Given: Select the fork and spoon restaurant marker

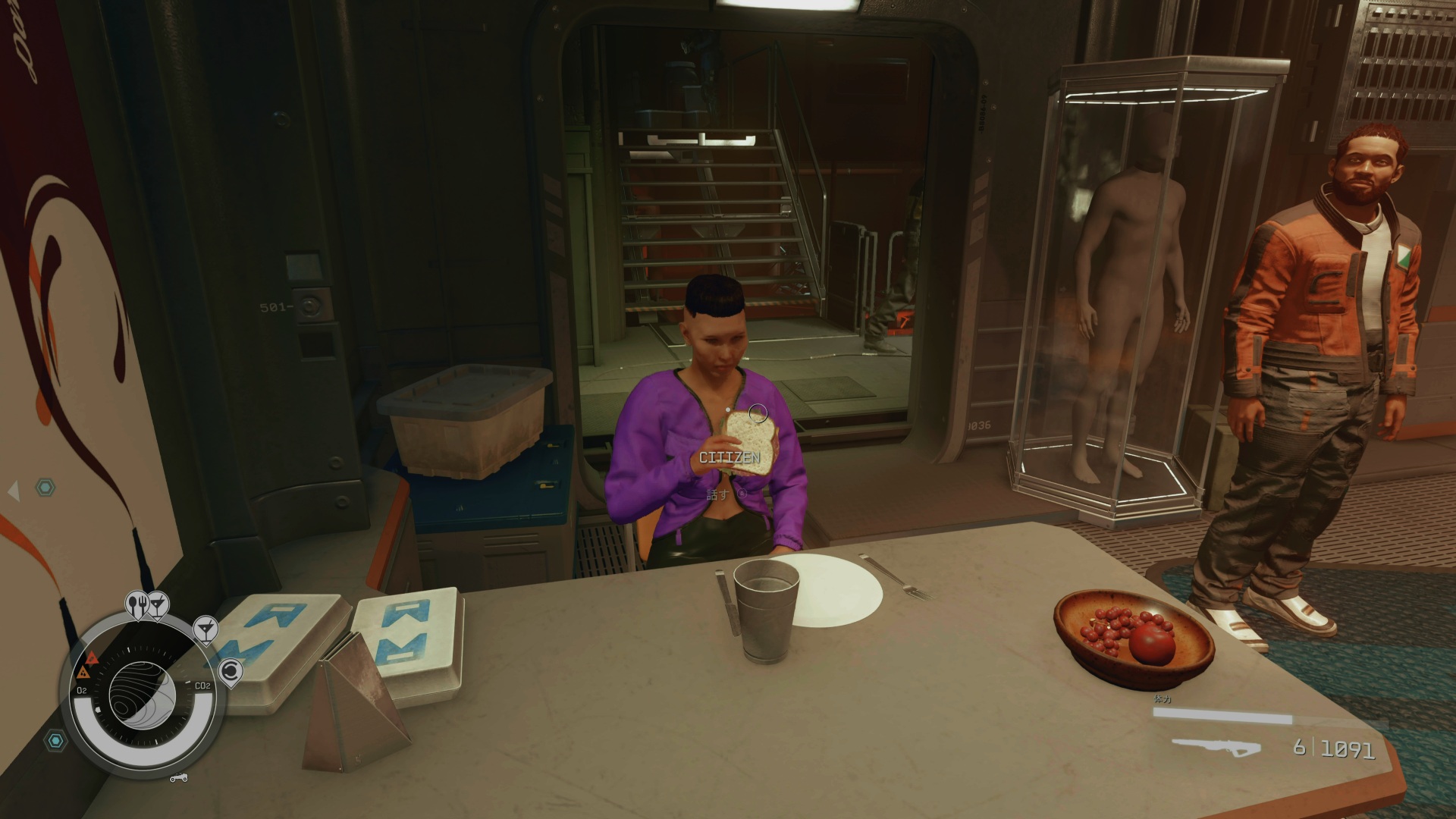Looking at the screenshot, I should (x=139, y=605).
